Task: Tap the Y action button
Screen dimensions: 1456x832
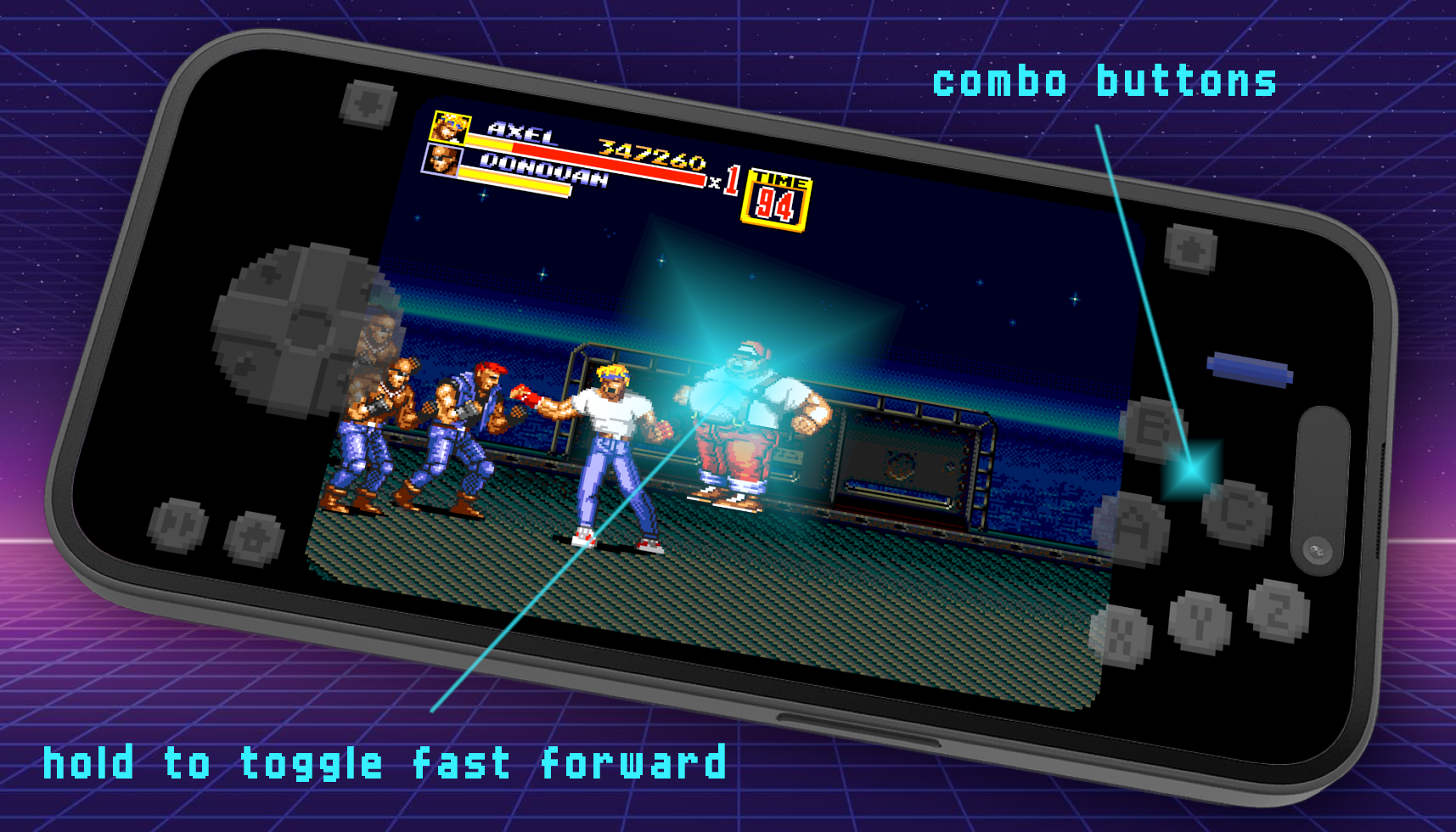Action: click(x=1199, y=622)
